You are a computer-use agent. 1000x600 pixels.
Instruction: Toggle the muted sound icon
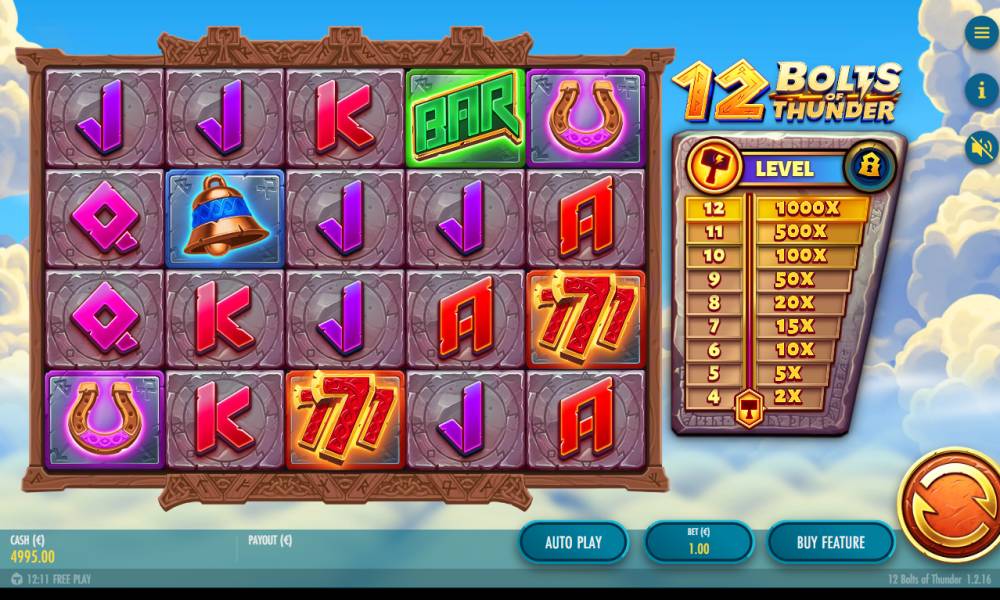[981, 148]
